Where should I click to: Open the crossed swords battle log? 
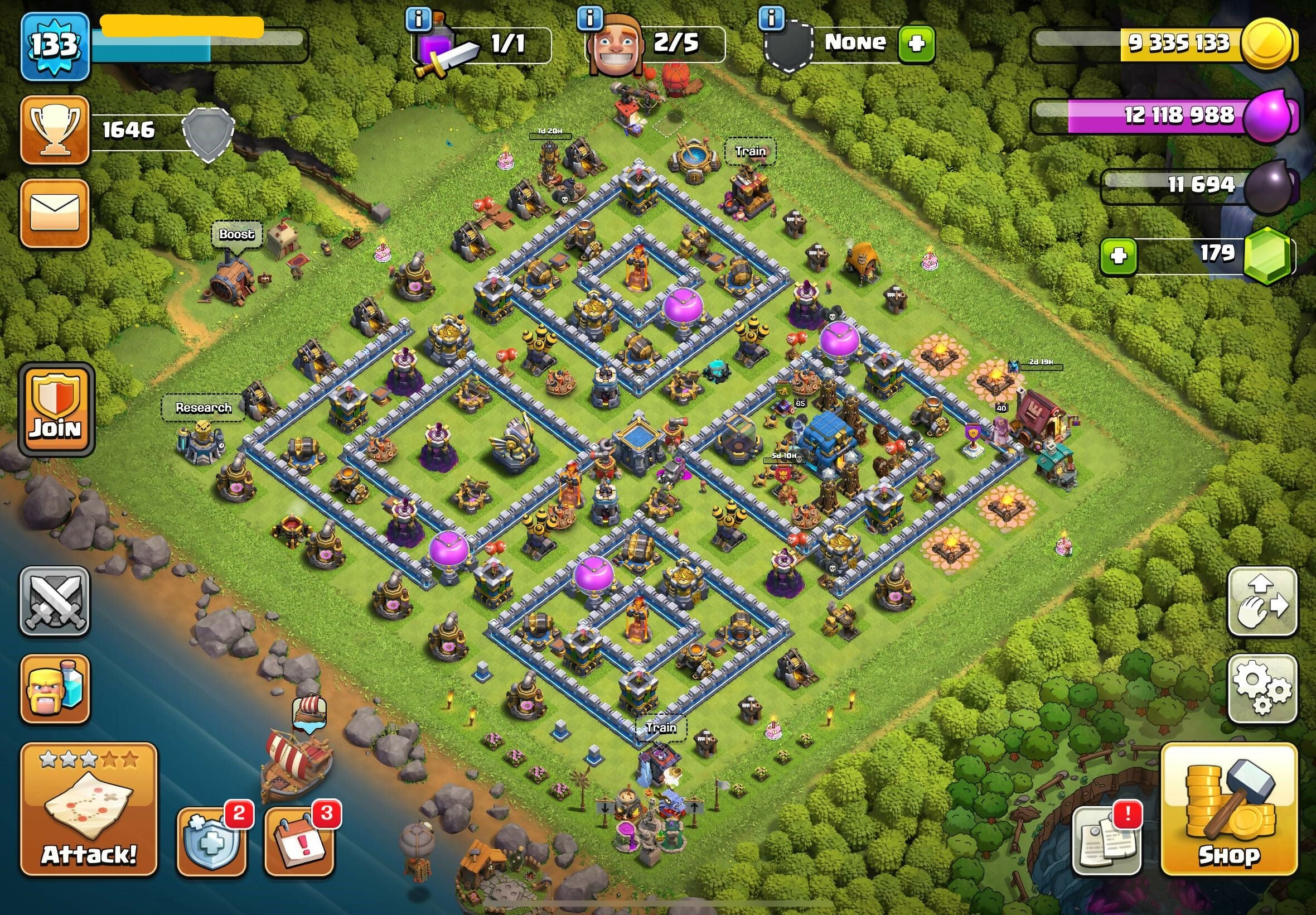[55, 601]
